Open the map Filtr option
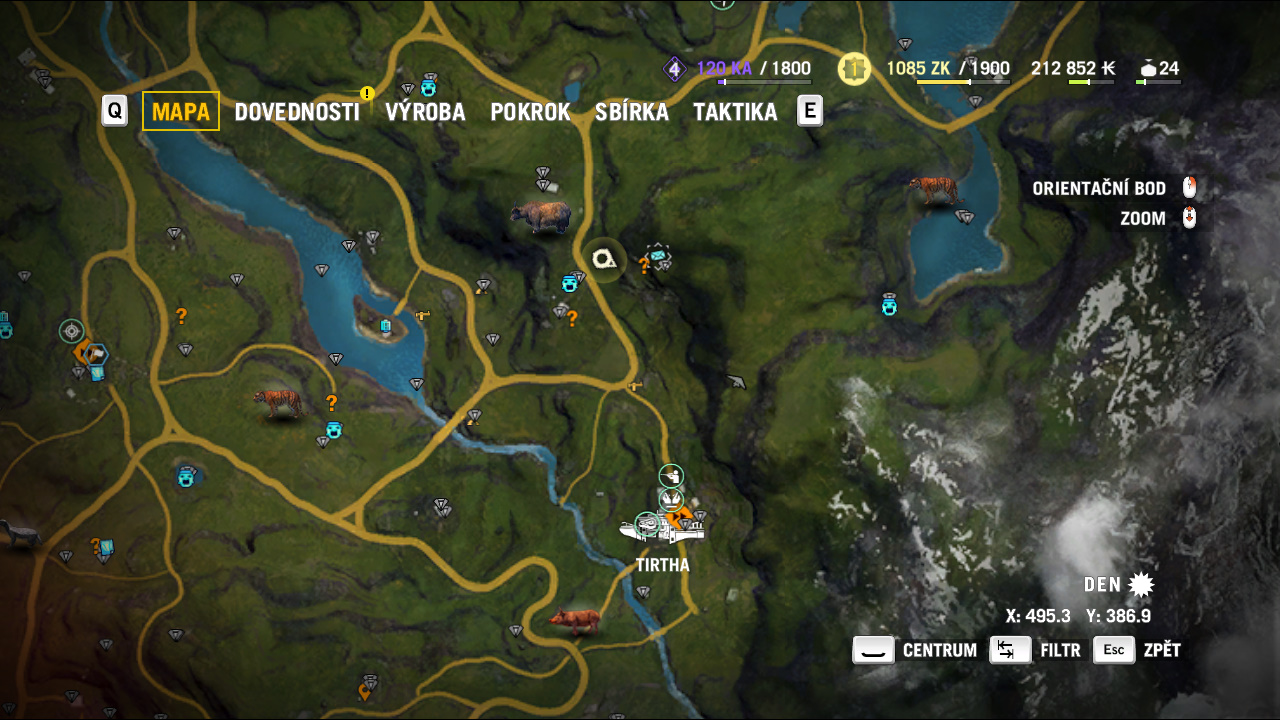Screen dimensions: 1280x720 1036,650
